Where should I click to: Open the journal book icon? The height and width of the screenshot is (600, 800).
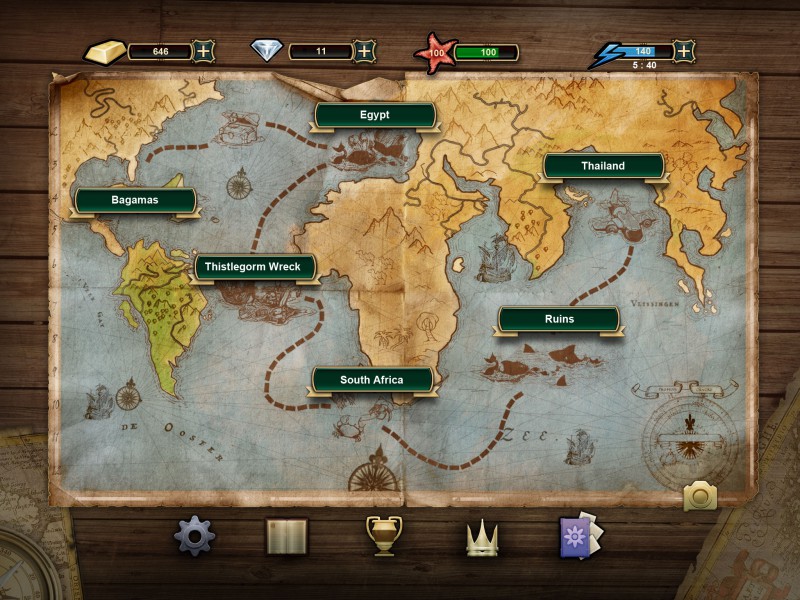click(x=287, y=537)
